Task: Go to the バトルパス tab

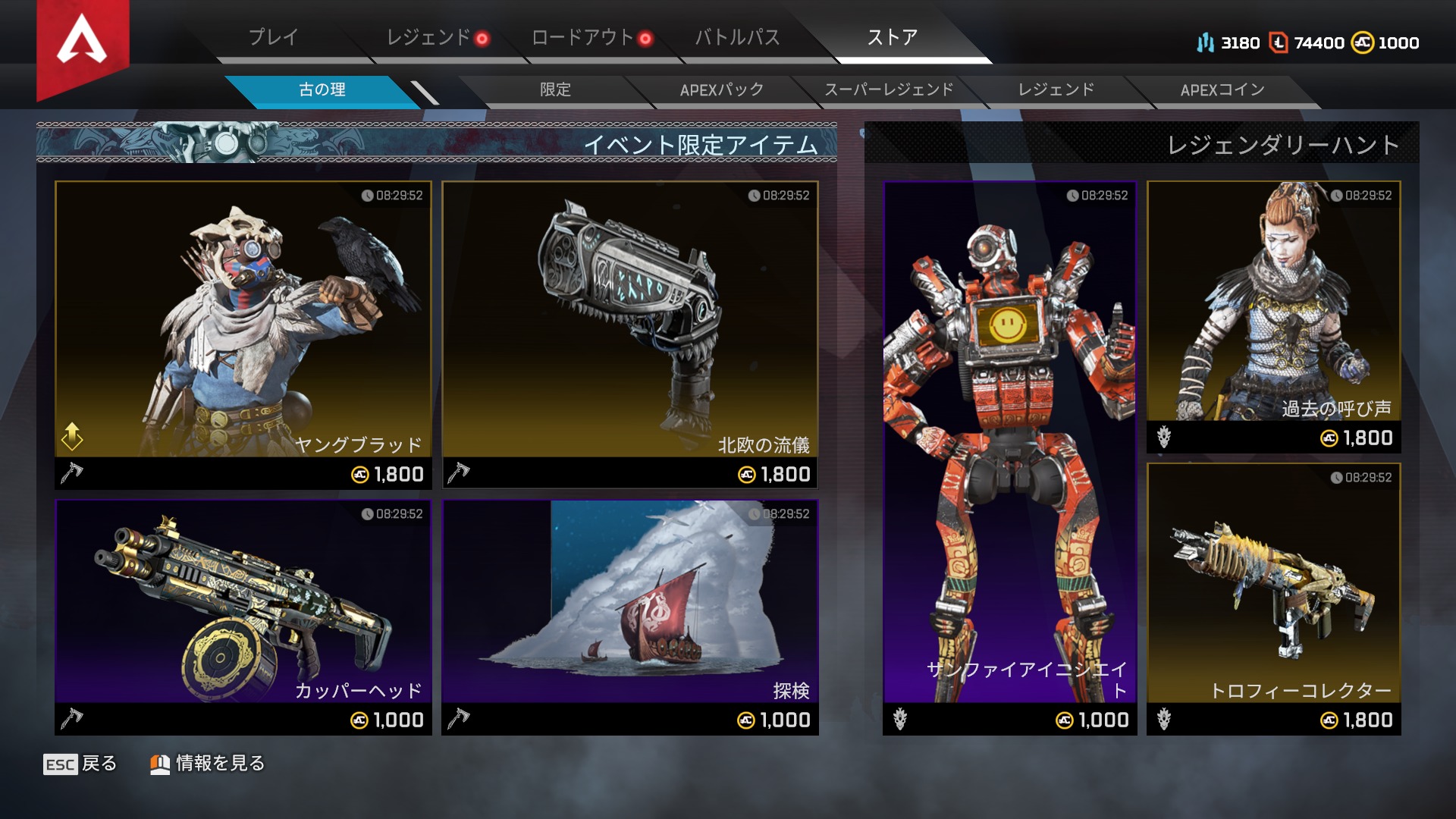Action: tap(737, 37)
